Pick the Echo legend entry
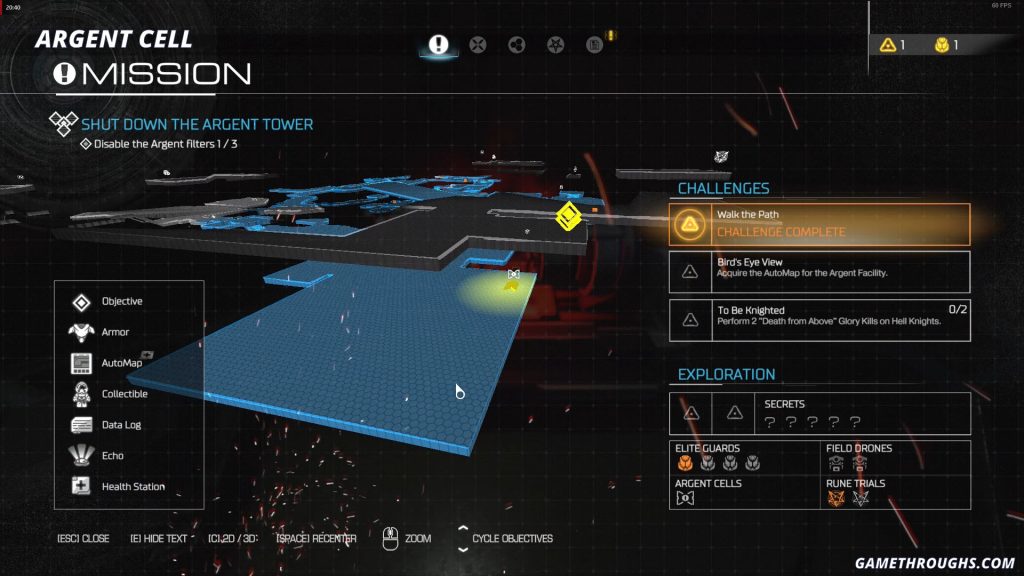The image size is (1024, 576). click(112, 456)
